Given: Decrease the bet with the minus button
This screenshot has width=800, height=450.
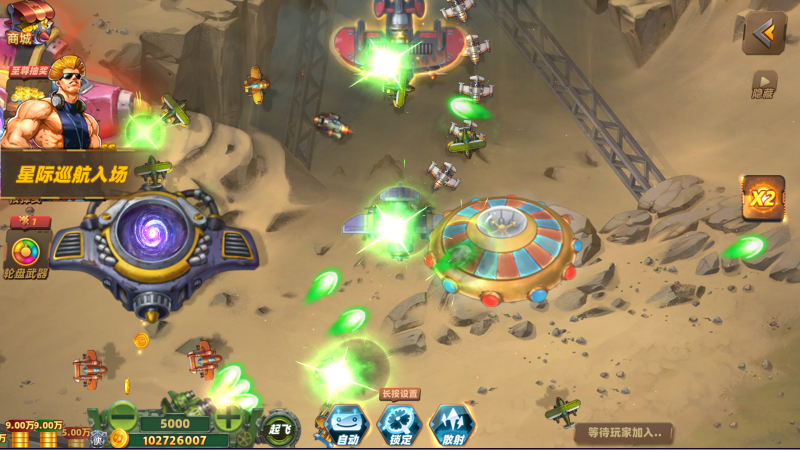Looking at the screenshot, I should (x=124, y=415).
